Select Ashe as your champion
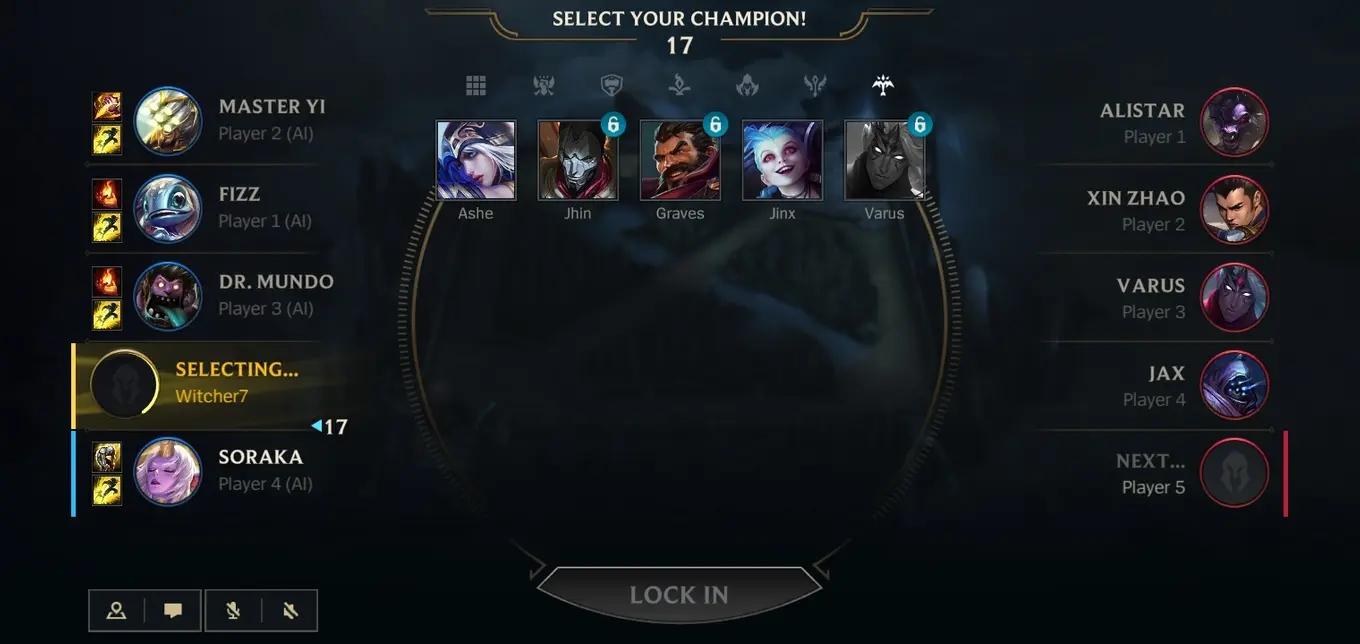 click(476, 161)
